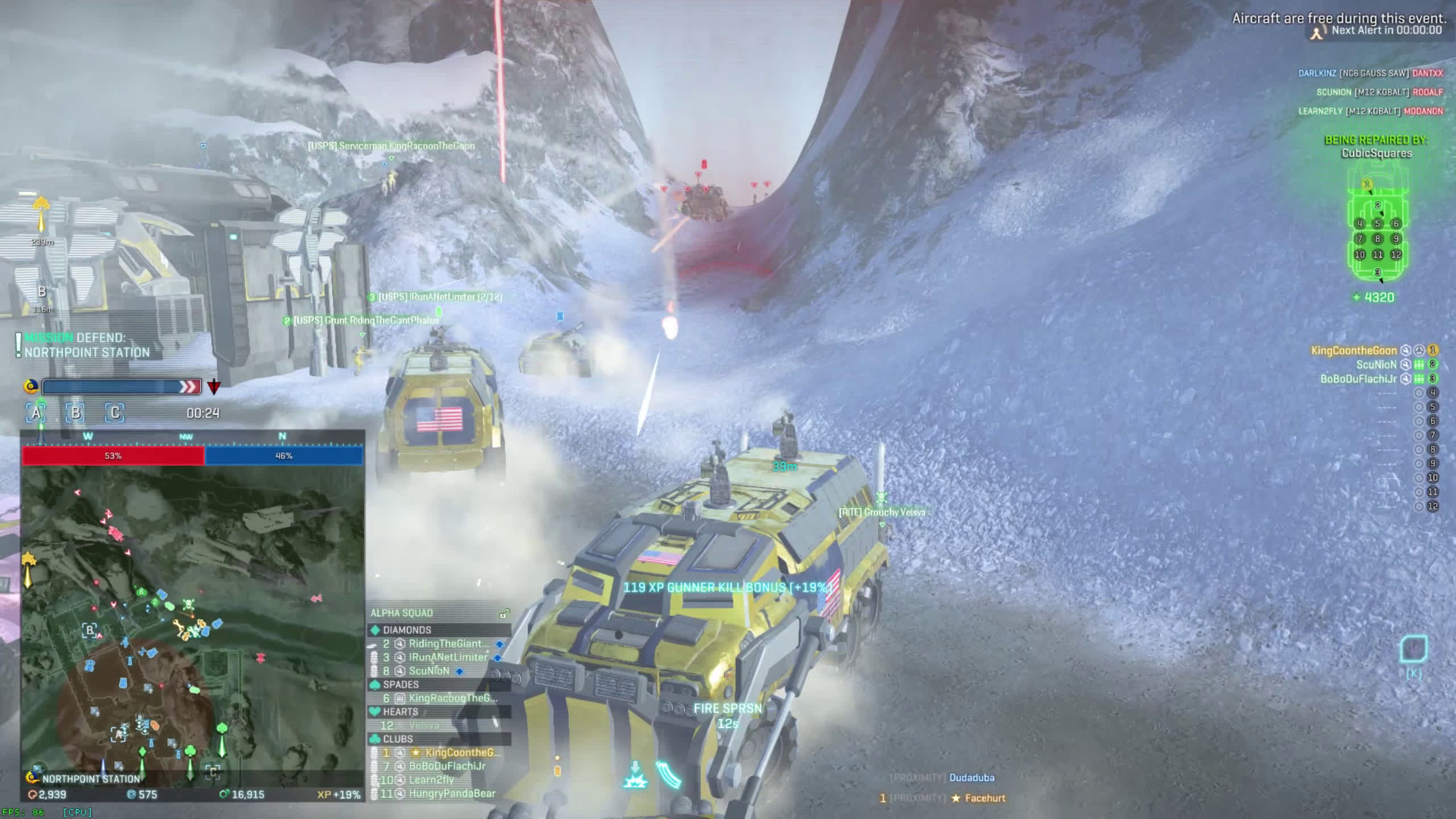Select squad member IRunANetLimiter
The image size is (1456, 819).
click(x=448, y=657)
